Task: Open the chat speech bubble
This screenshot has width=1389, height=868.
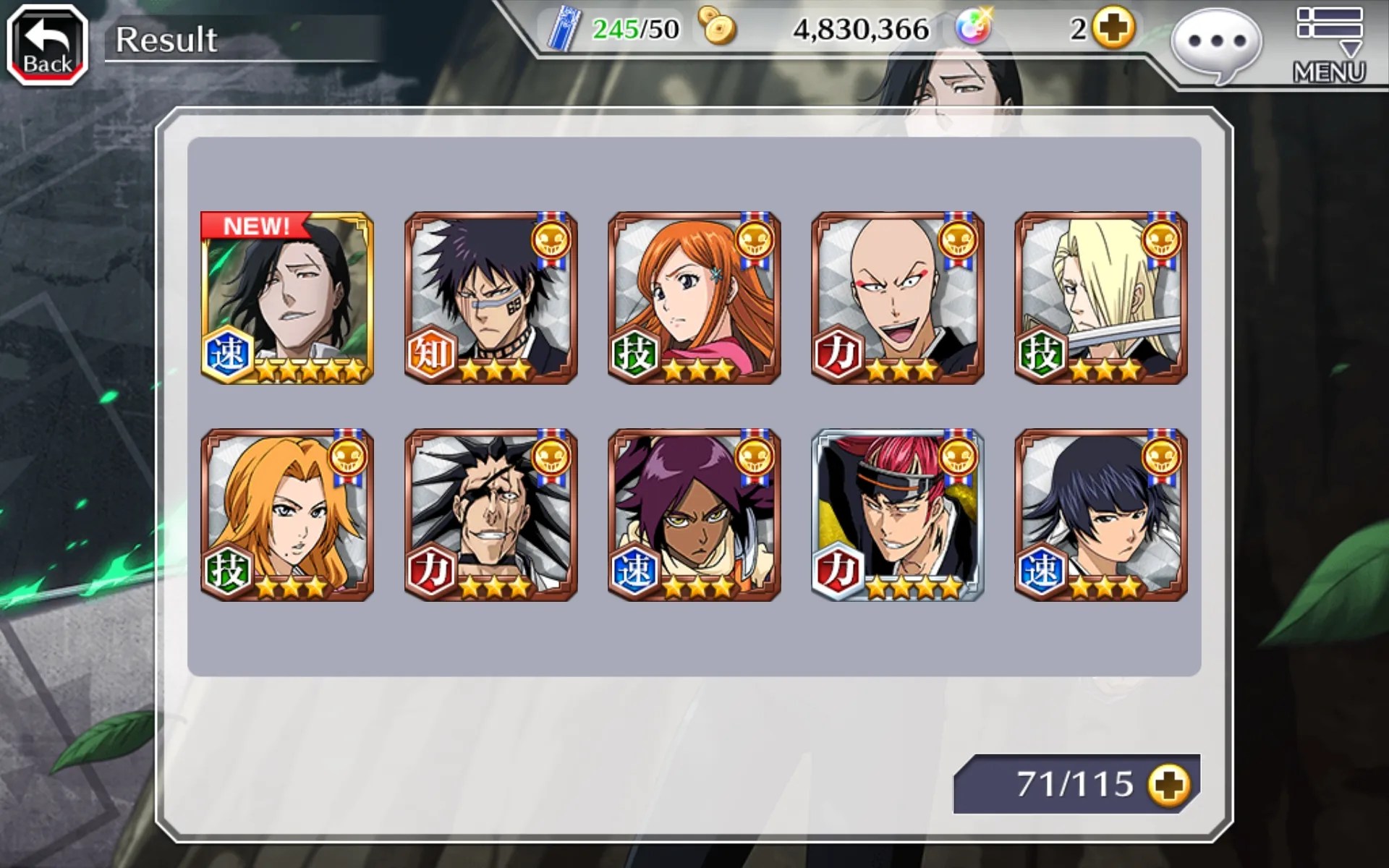Action: point(1216,43)
